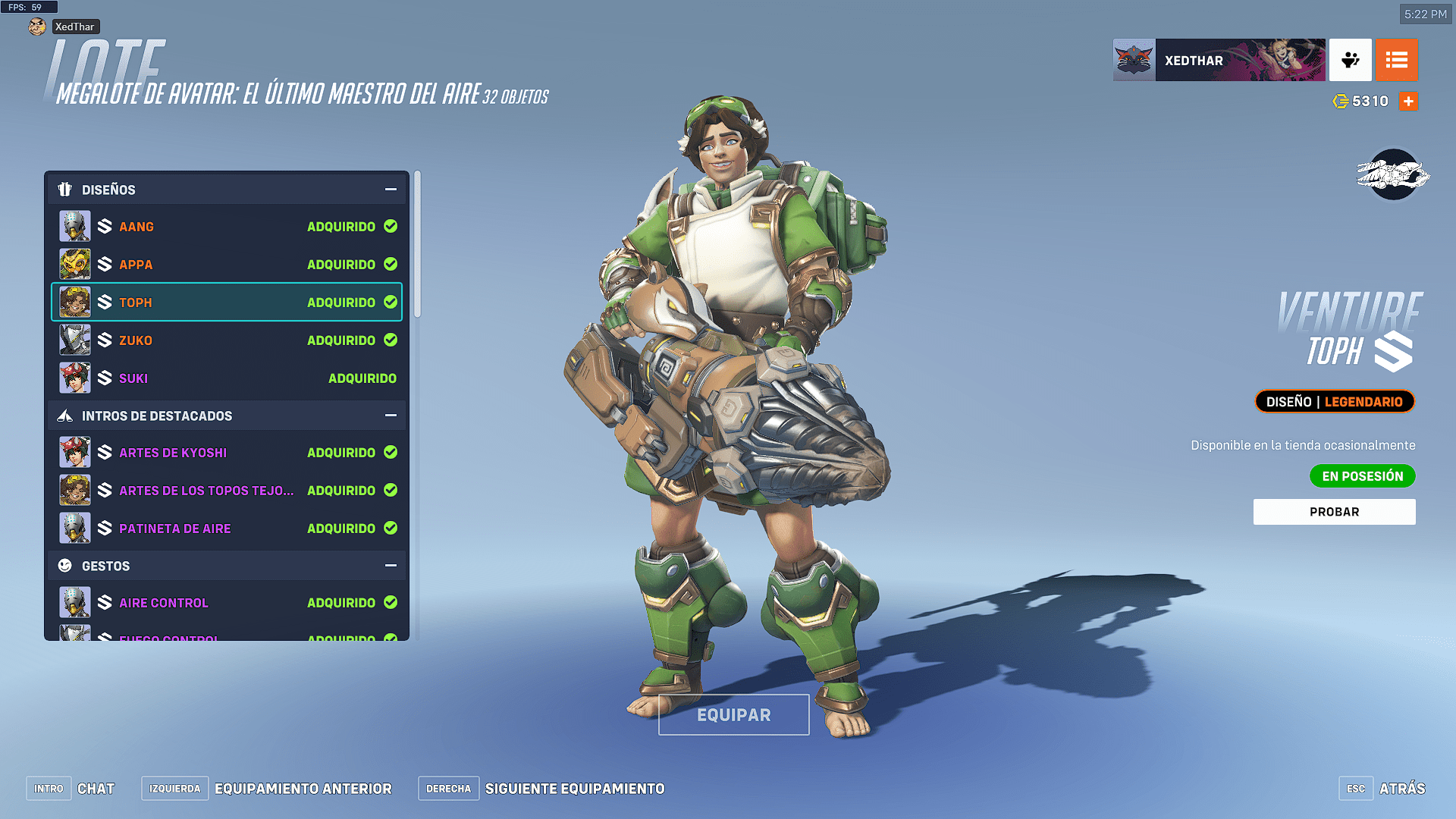The image size is (1456, 819).
Task: Choose the Patineta de Aire intro
Action: (227, 529)
